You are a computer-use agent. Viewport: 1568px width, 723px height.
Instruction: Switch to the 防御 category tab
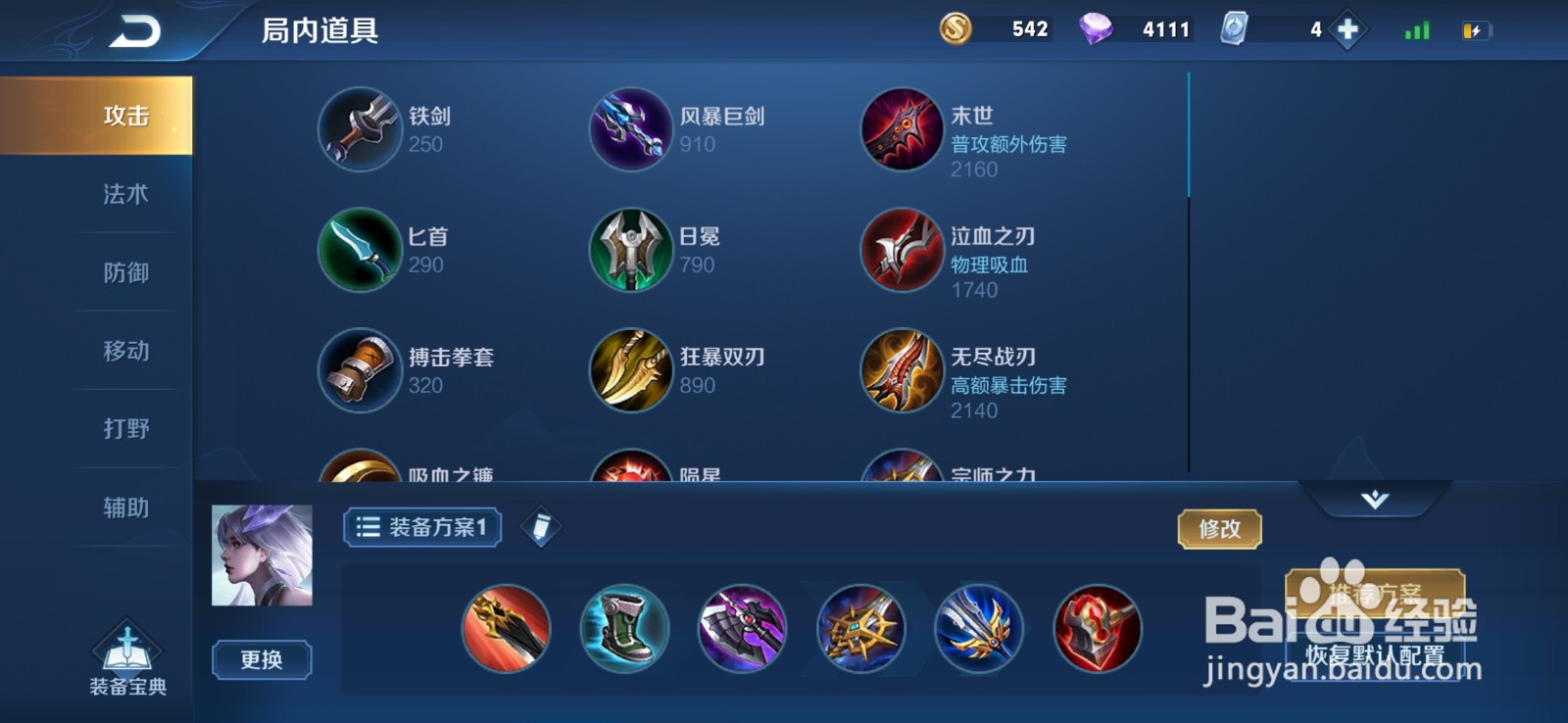[125, 272]
